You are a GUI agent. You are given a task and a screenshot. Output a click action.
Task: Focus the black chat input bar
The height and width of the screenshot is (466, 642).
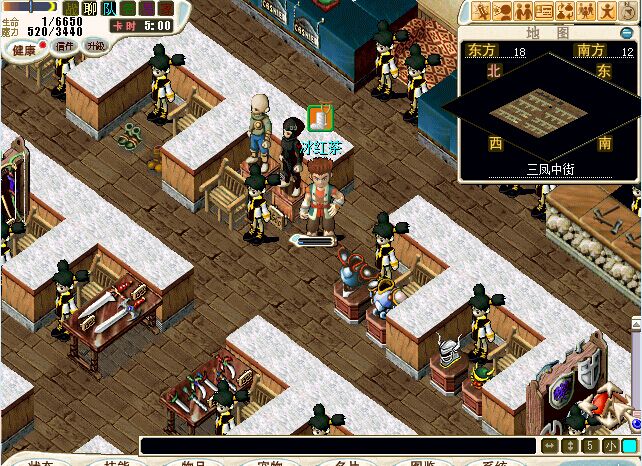point(338,445)
